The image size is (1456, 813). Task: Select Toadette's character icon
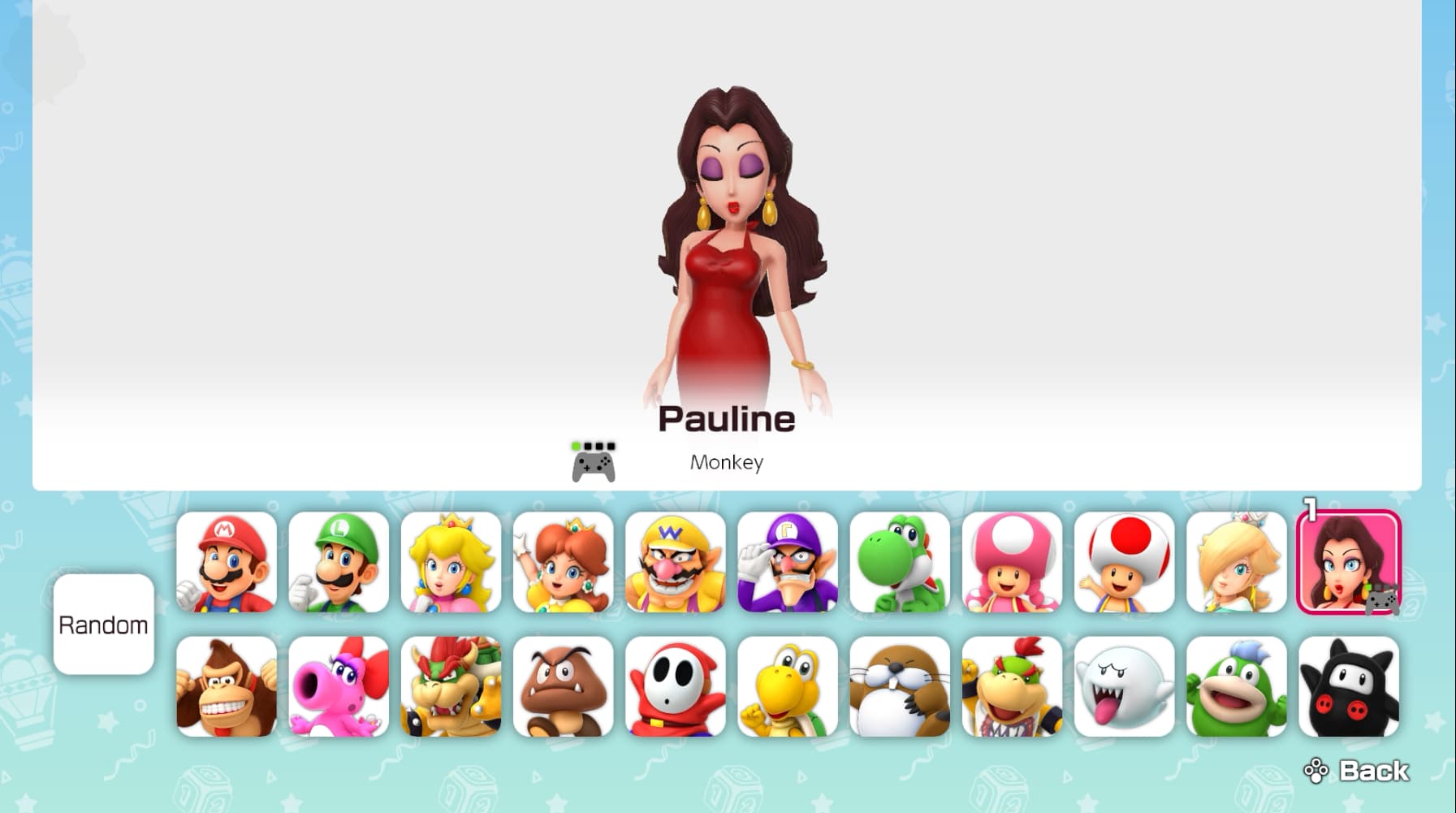click(x=1013, y=561)
